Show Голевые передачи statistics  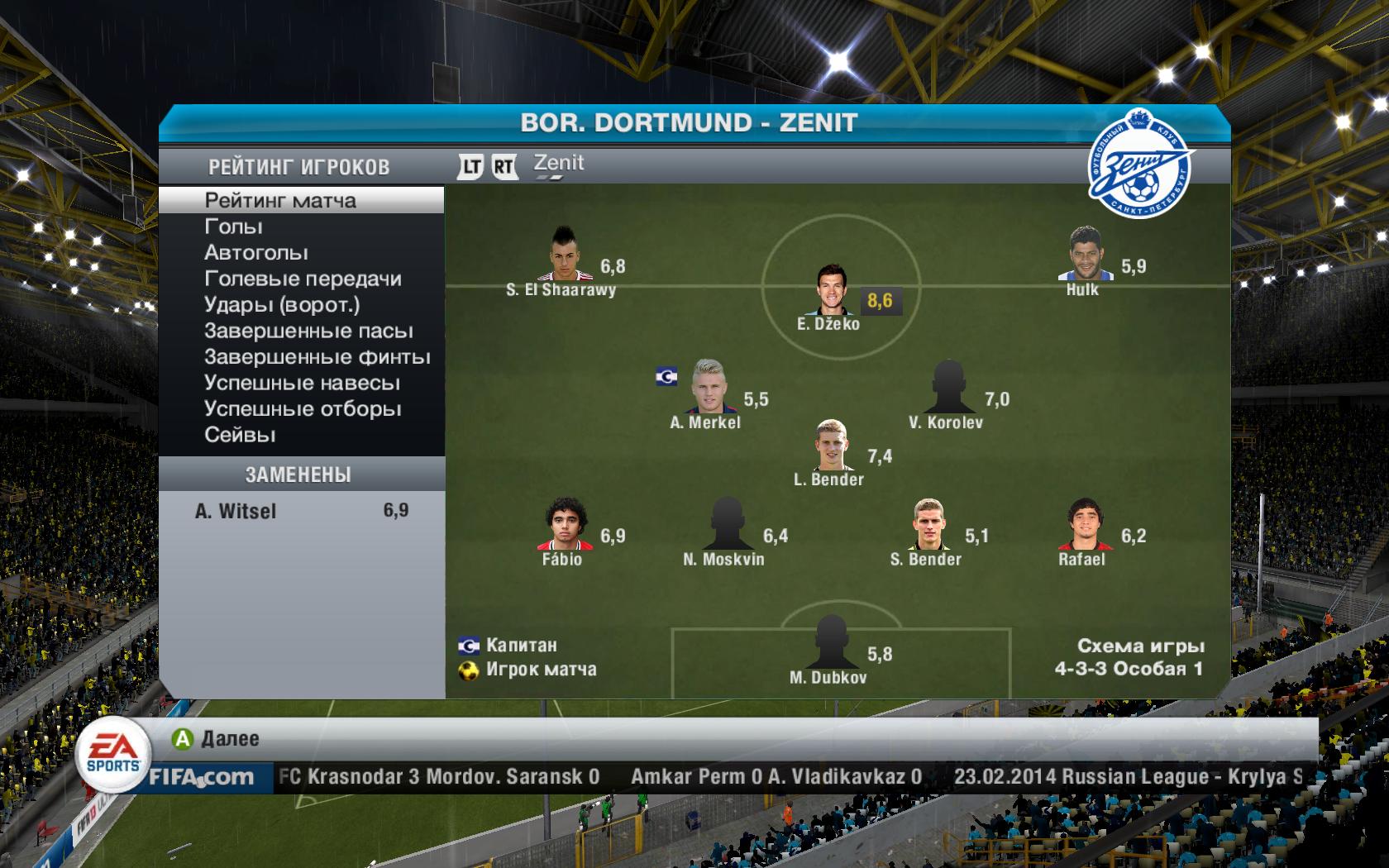pos(303,279)
